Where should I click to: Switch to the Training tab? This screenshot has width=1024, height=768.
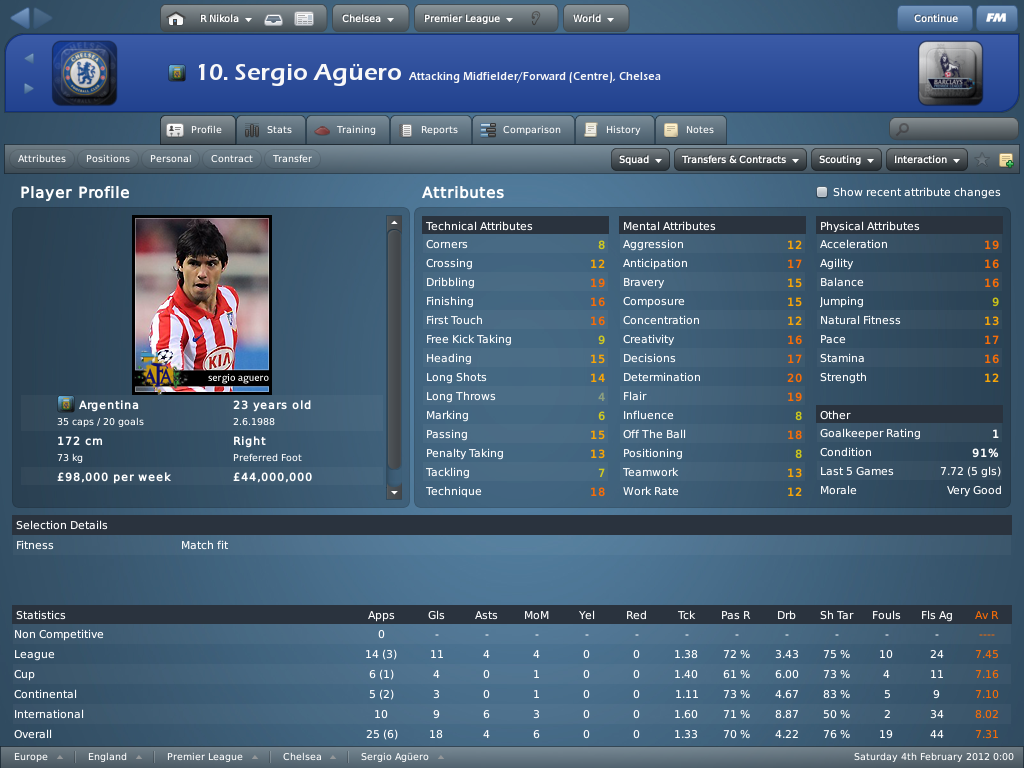[x=345, y=130]
